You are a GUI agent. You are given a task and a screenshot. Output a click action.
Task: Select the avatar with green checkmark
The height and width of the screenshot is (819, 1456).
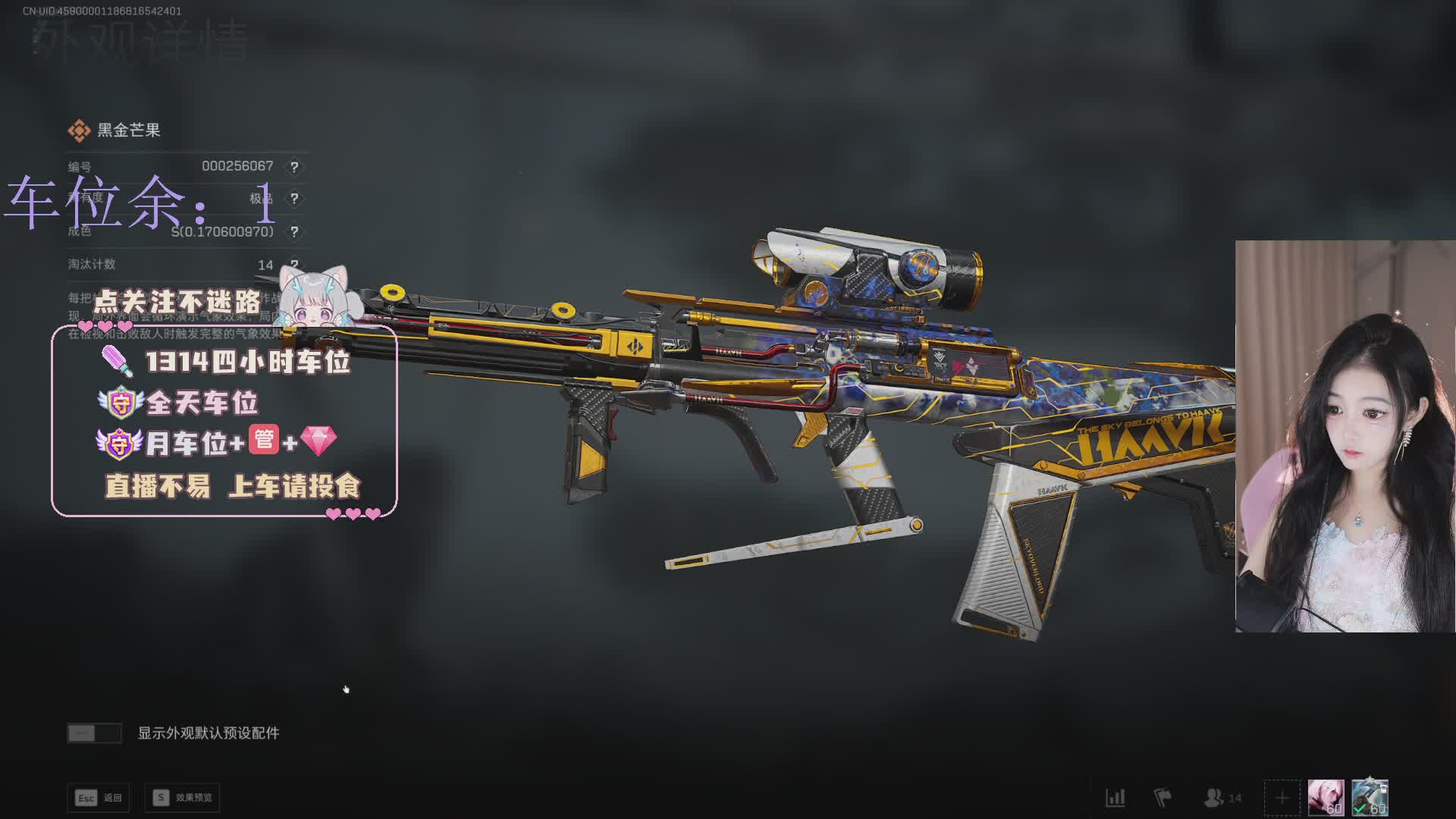(1370, 798)
